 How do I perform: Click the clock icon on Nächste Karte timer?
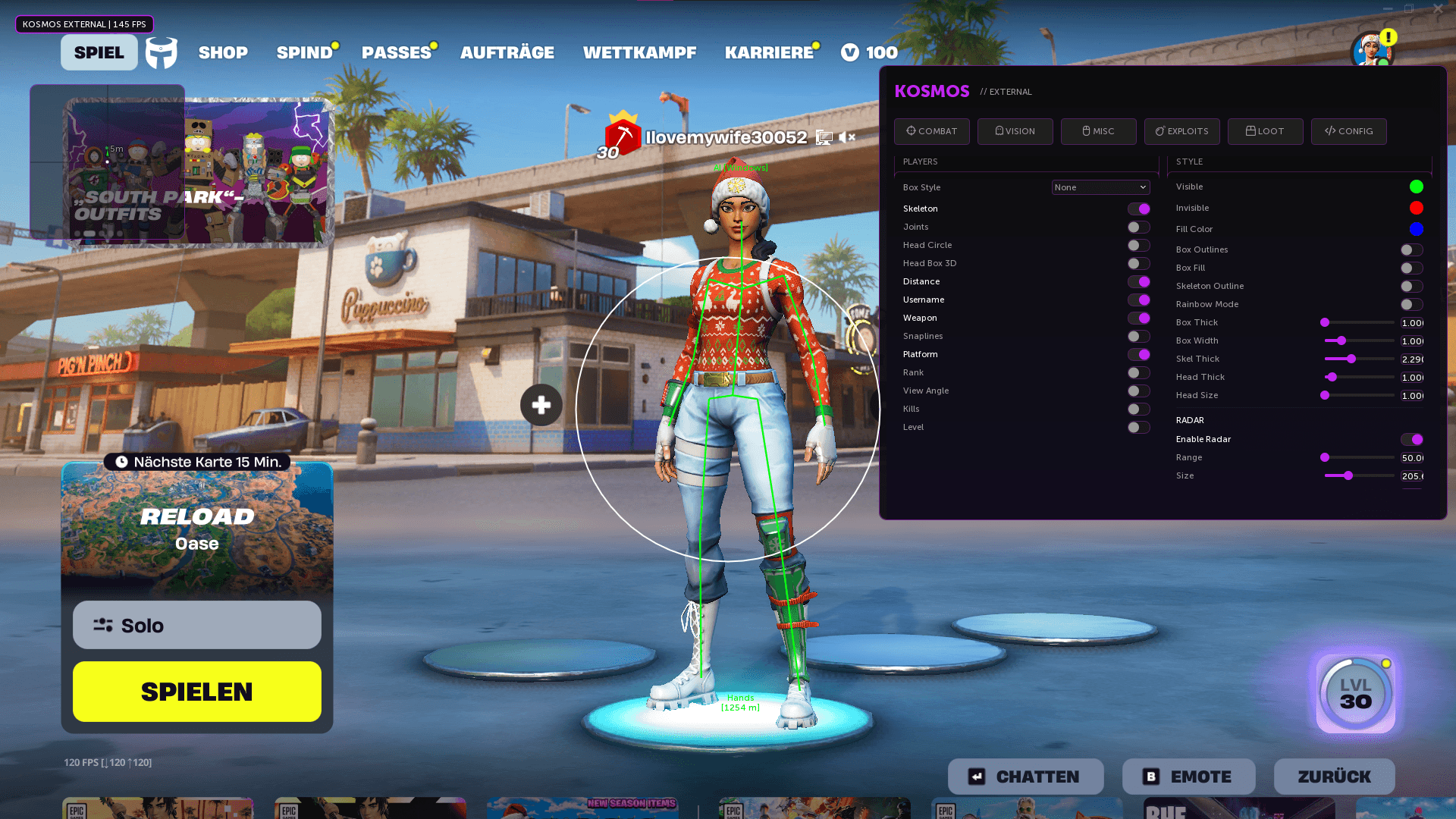[120, 461]
